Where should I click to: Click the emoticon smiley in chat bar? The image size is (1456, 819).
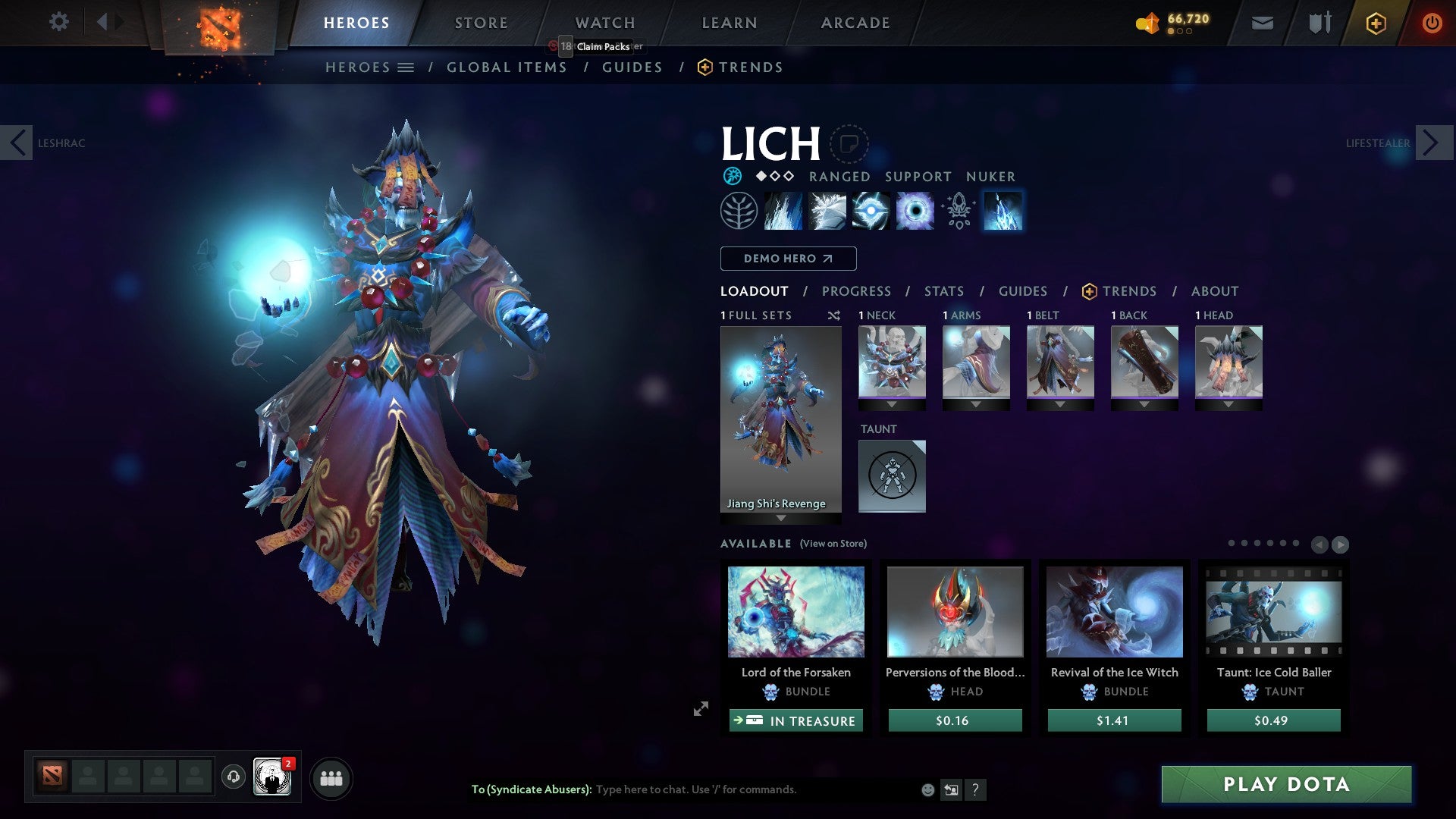click(927, 789)
